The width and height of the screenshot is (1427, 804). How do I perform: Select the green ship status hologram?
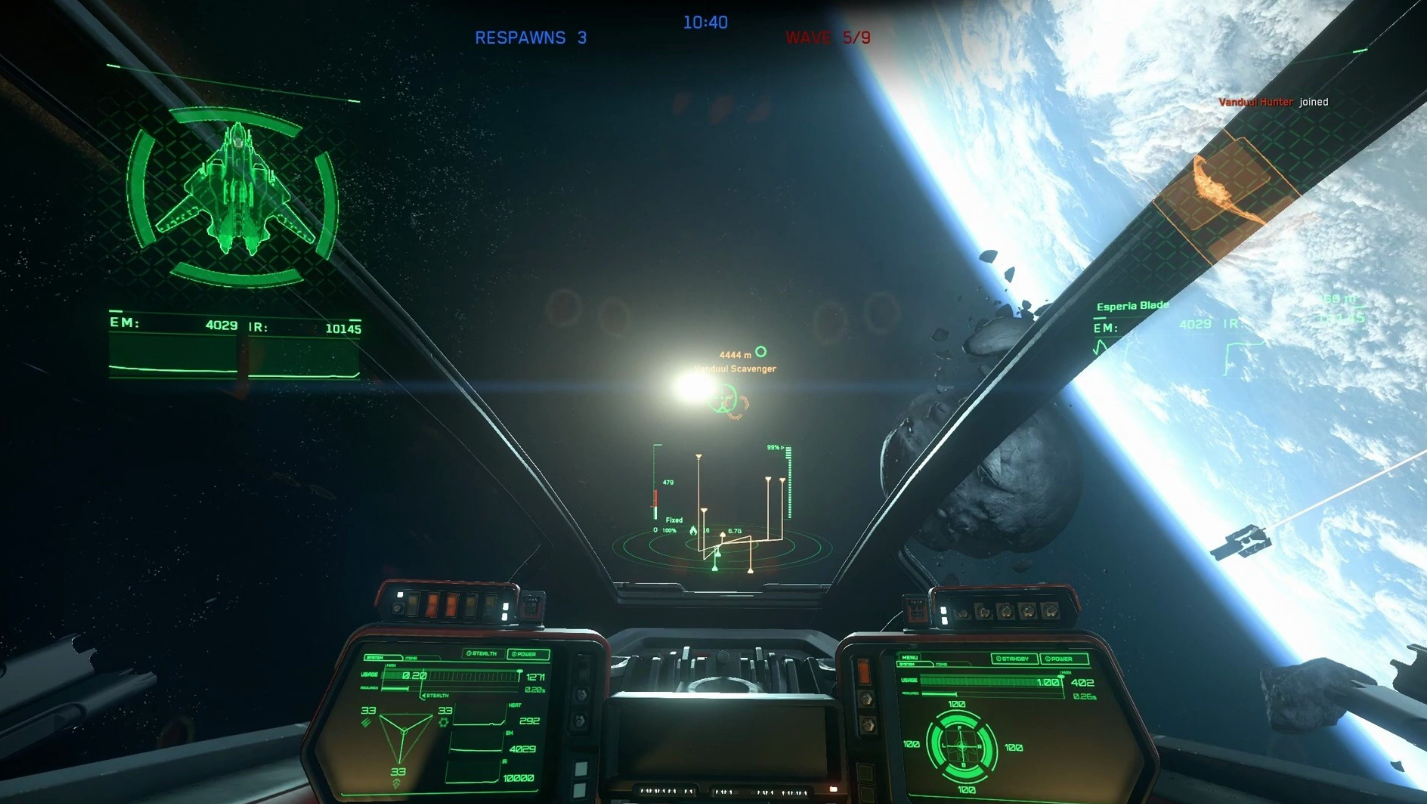point(233,193)
